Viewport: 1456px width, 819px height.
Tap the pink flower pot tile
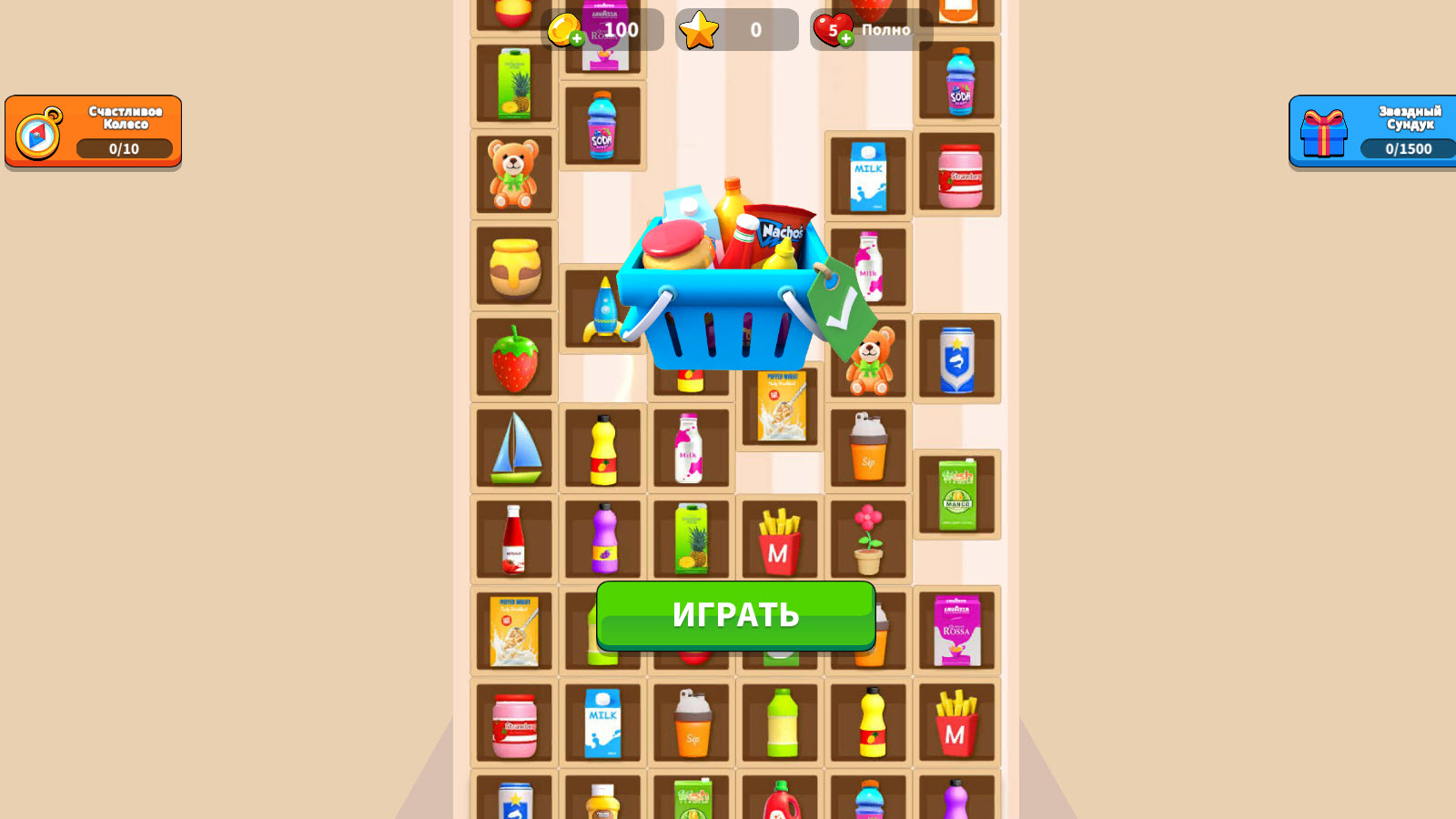[x=867, y=540]
